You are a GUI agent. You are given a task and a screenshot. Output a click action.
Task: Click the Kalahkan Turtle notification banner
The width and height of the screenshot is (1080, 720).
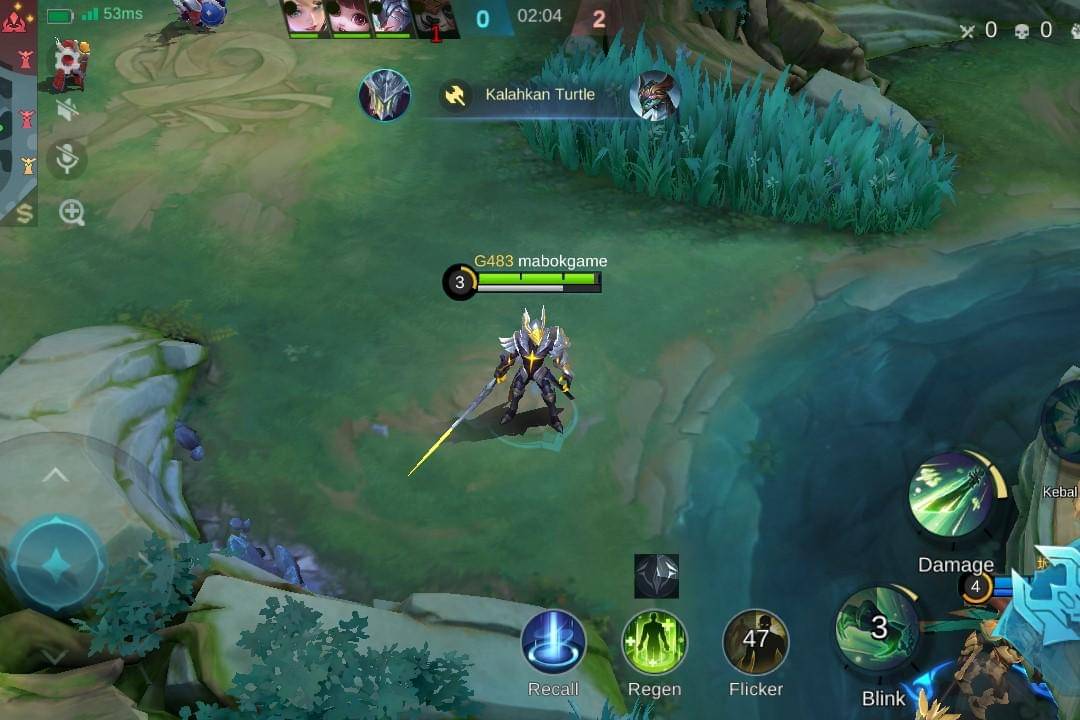pyautogui.click(x=540, y=95)
